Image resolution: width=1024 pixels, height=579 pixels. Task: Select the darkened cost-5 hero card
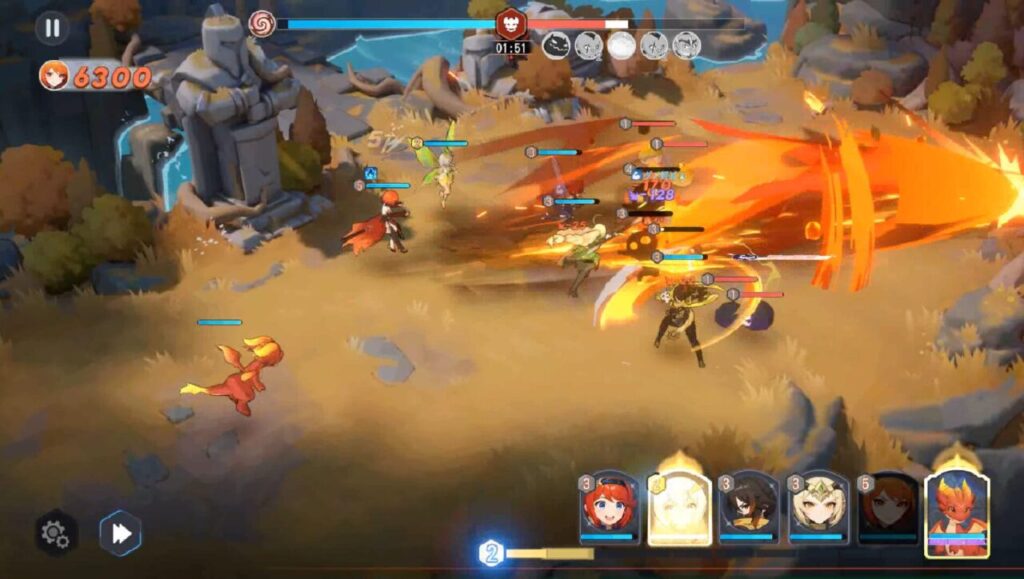click(x=888, y=509)
